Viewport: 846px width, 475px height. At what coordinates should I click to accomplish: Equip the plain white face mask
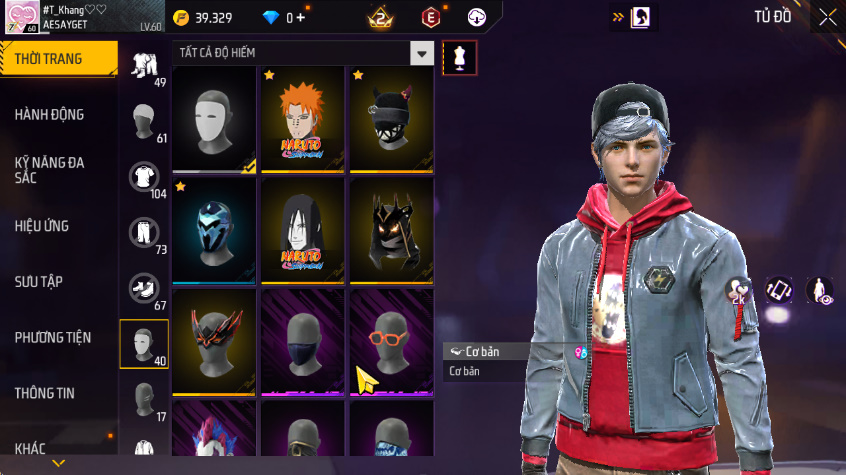pyautogui.click(x=214, y=119)
